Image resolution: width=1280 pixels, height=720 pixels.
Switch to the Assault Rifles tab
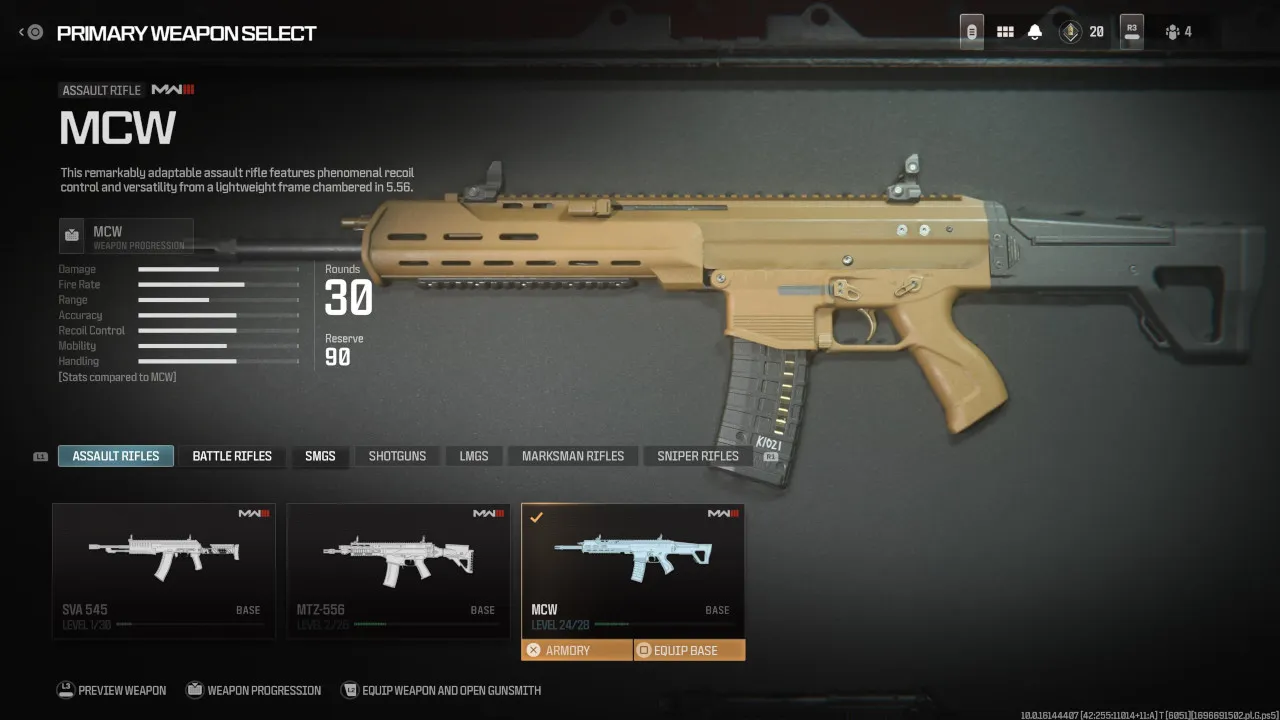116,456
